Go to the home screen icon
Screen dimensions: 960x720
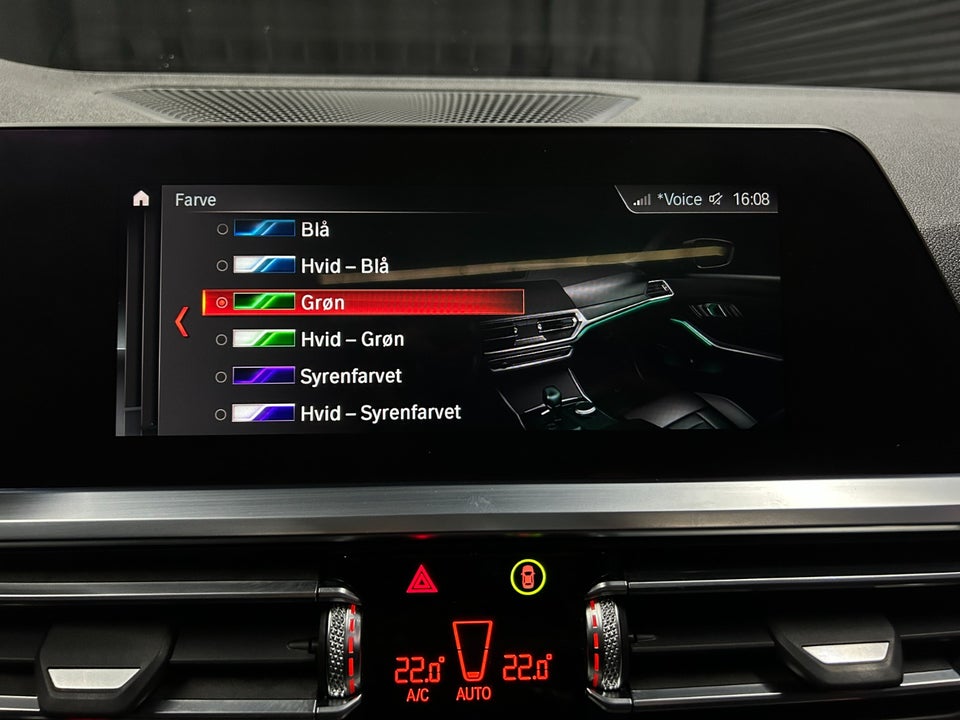141,198
